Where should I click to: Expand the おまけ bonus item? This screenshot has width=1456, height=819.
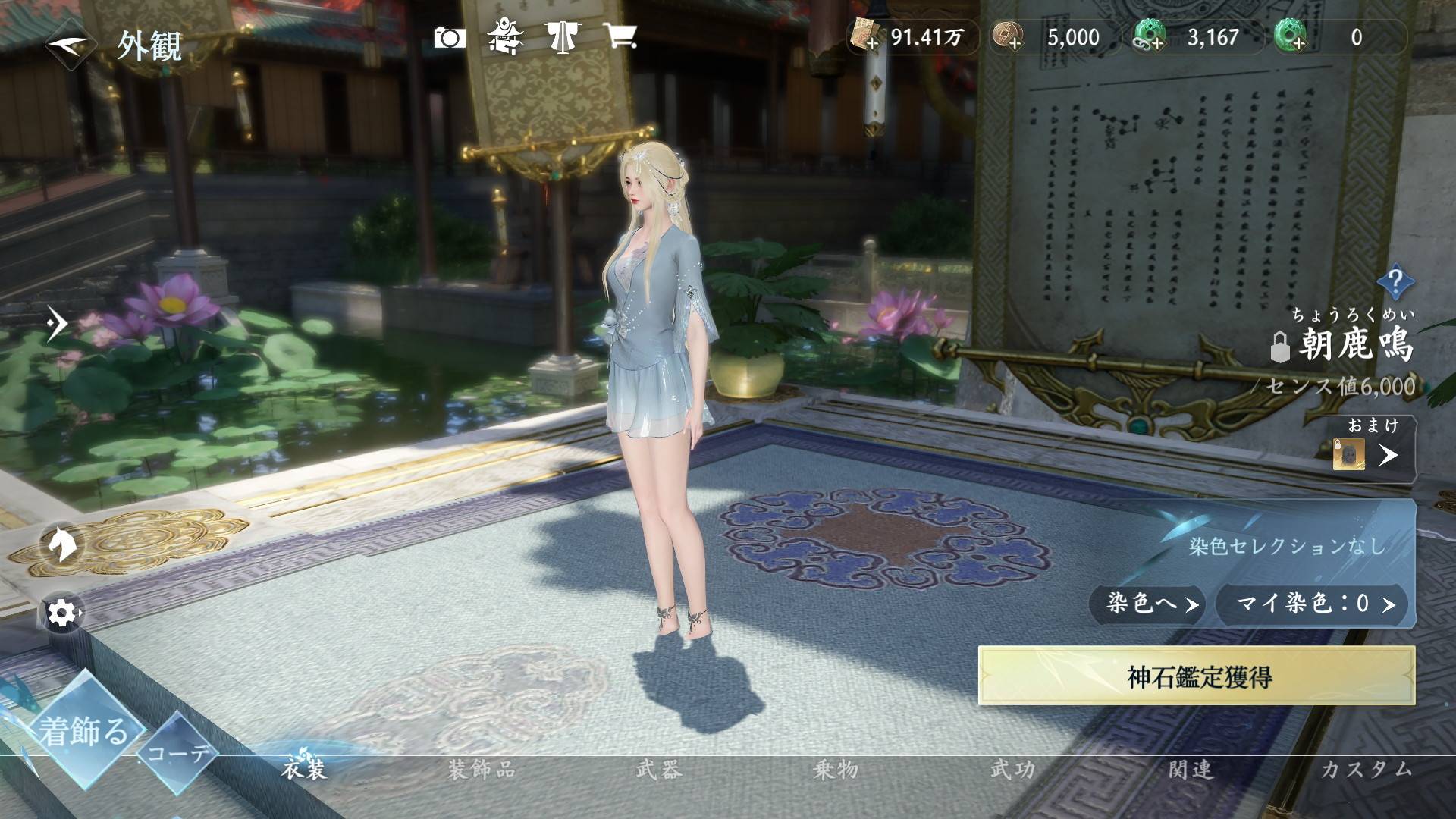coord(1388,455)
